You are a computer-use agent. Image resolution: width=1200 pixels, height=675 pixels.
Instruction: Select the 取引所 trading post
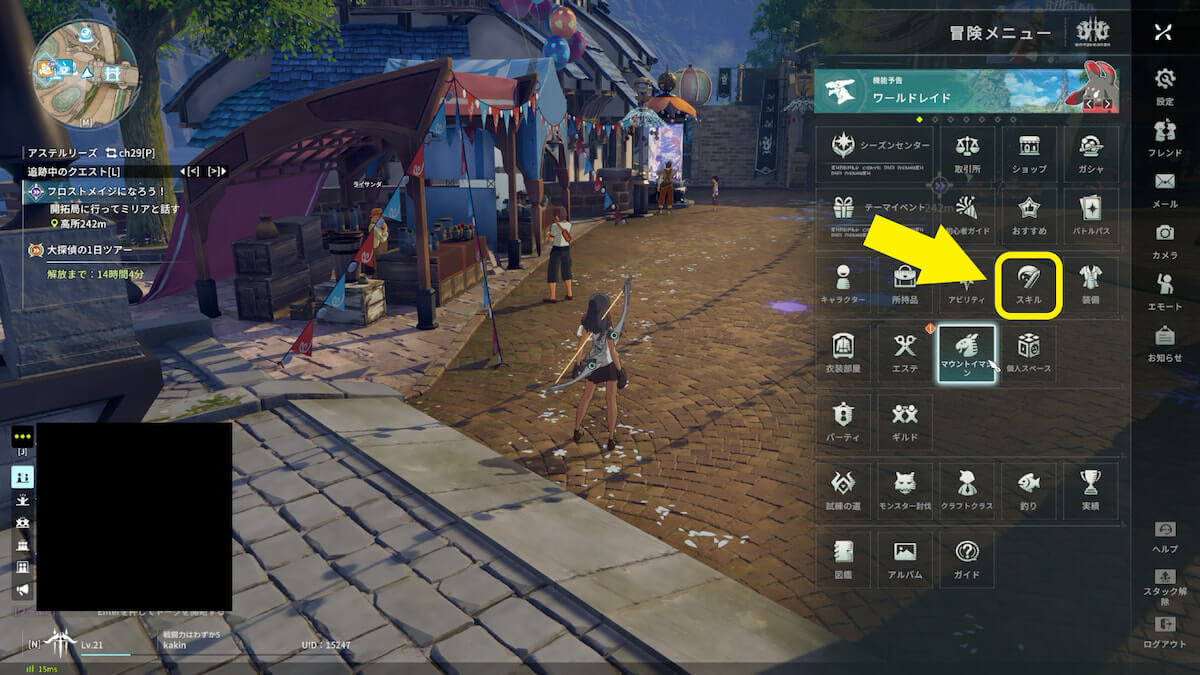point(967,154)
